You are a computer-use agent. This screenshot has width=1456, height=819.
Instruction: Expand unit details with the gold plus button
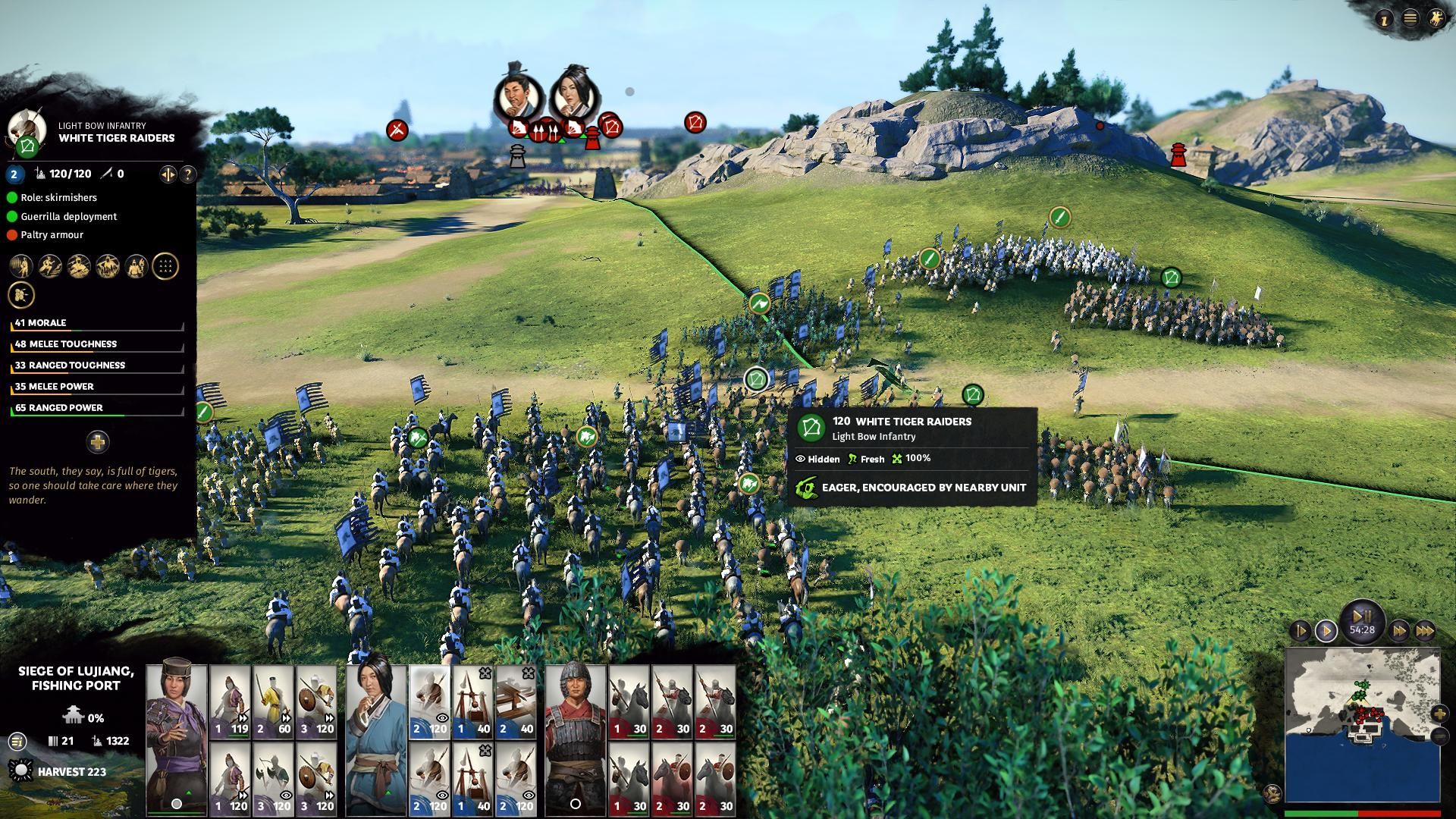point(98,441)
